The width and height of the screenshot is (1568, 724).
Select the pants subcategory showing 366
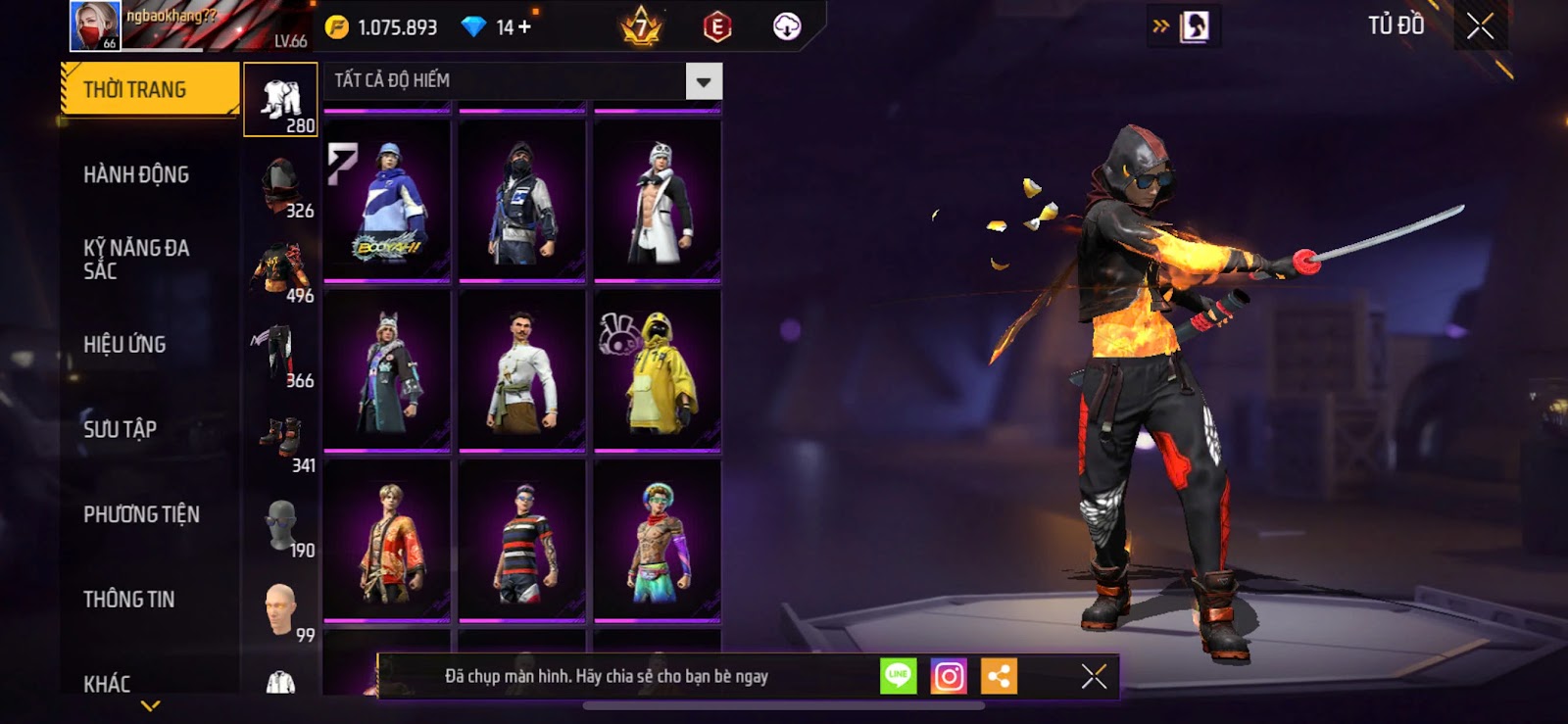tap(280, 355)
